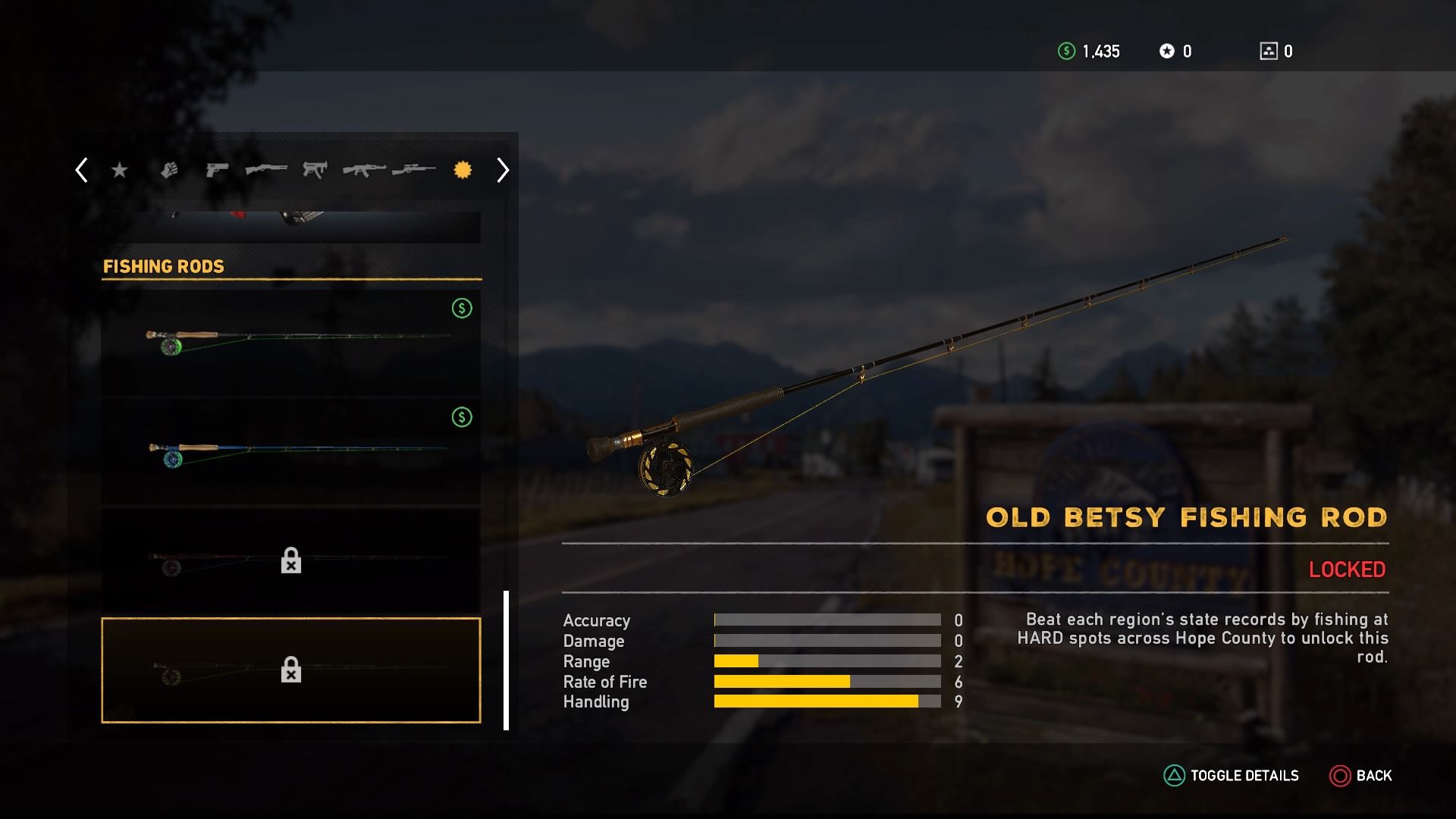Show the shotgun category tab
The width and height of the screenshot is (1456, 819).
pos(266,168)
